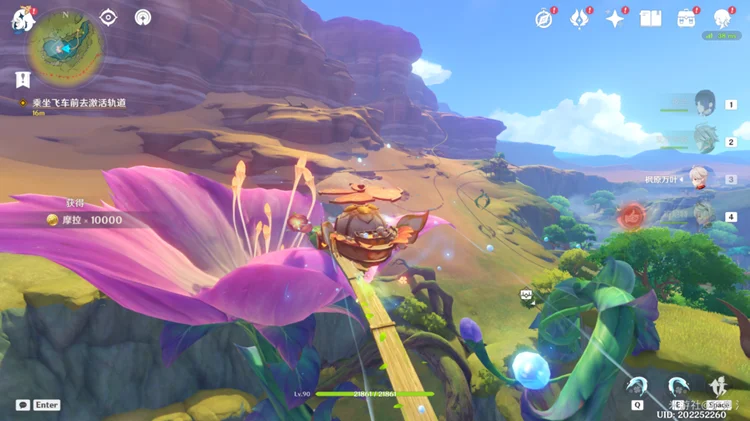Open the adventurer handbook book icon
This screenshot has width=750, height=421.
pos(651,18)
